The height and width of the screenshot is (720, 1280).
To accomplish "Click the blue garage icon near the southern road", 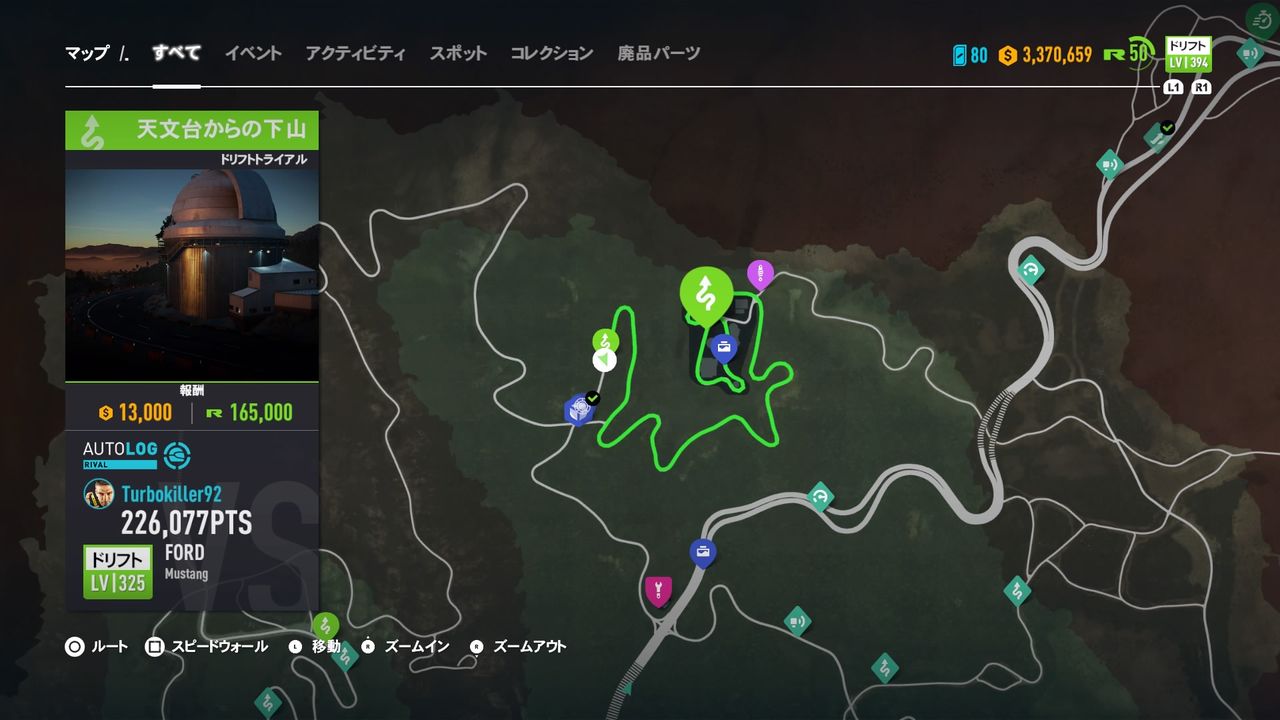I will [x=702, y=549].
